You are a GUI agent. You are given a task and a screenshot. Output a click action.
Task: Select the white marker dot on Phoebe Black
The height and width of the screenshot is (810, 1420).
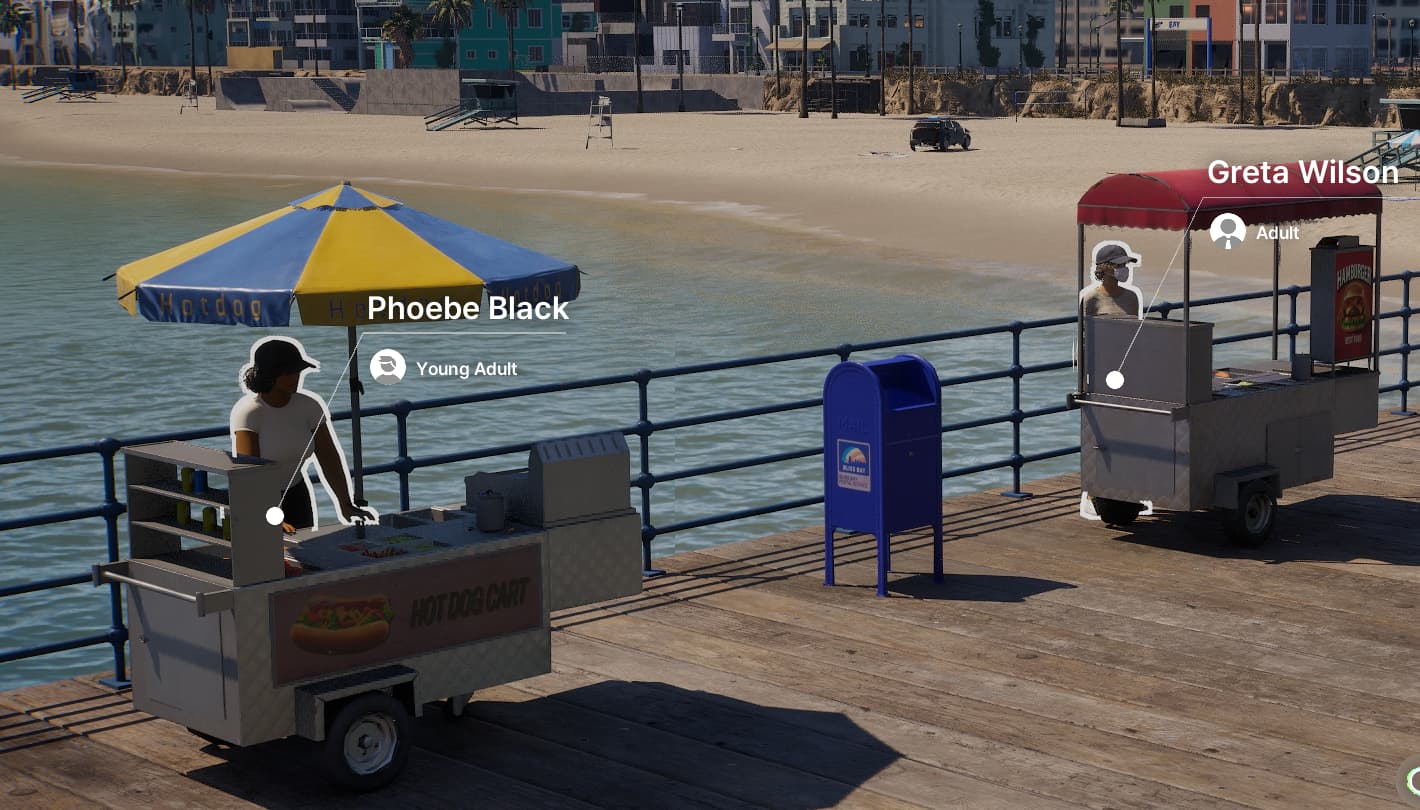point(275,516)
